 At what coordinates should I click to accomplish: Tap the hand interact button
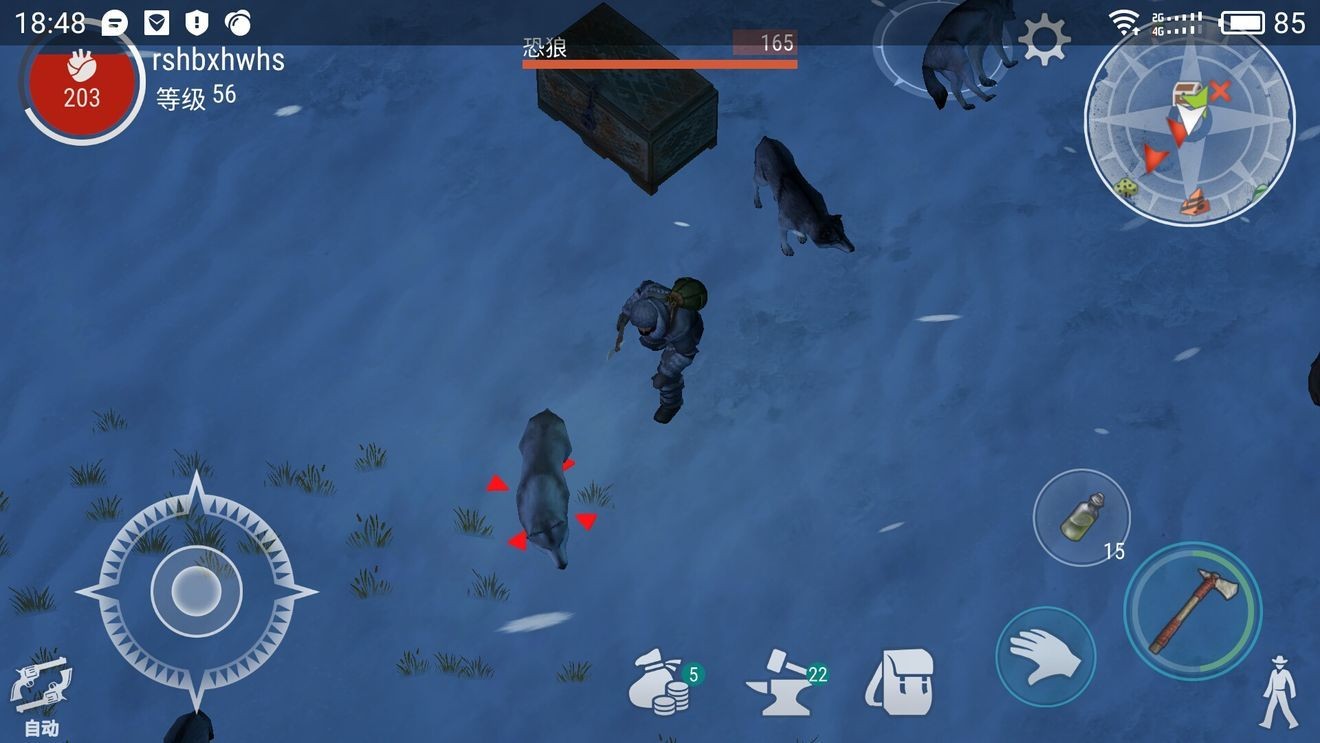1045,658
